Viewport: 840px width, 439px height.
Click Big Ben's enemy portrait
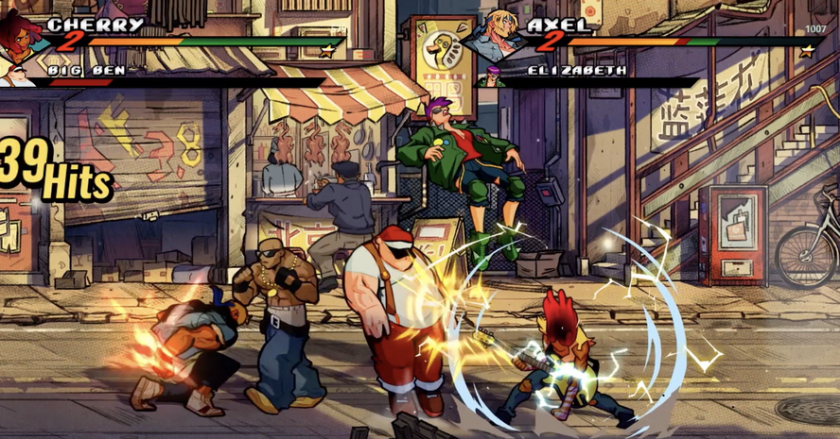15,74
